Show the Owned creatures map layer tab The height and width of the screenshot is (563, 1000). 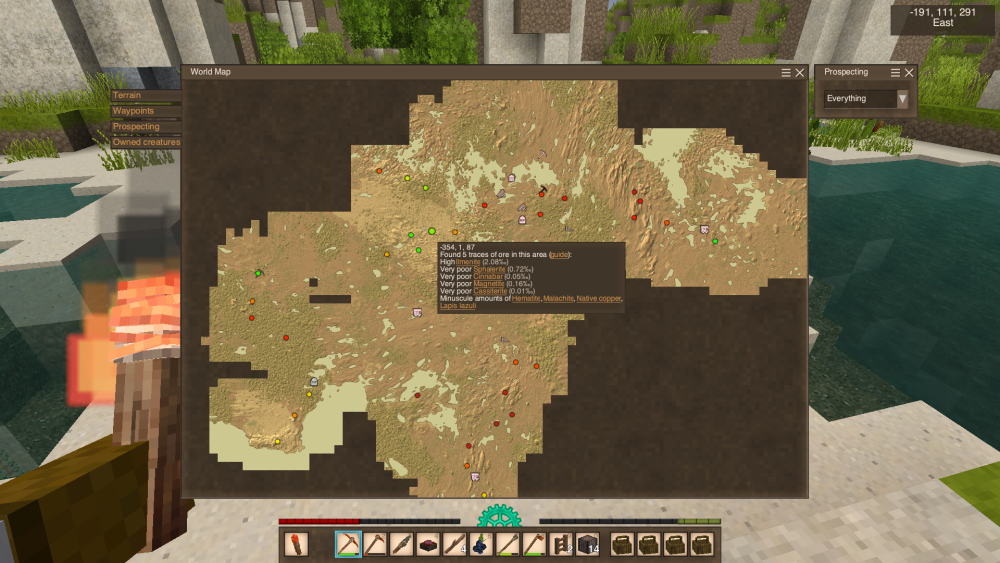[146, 142]
